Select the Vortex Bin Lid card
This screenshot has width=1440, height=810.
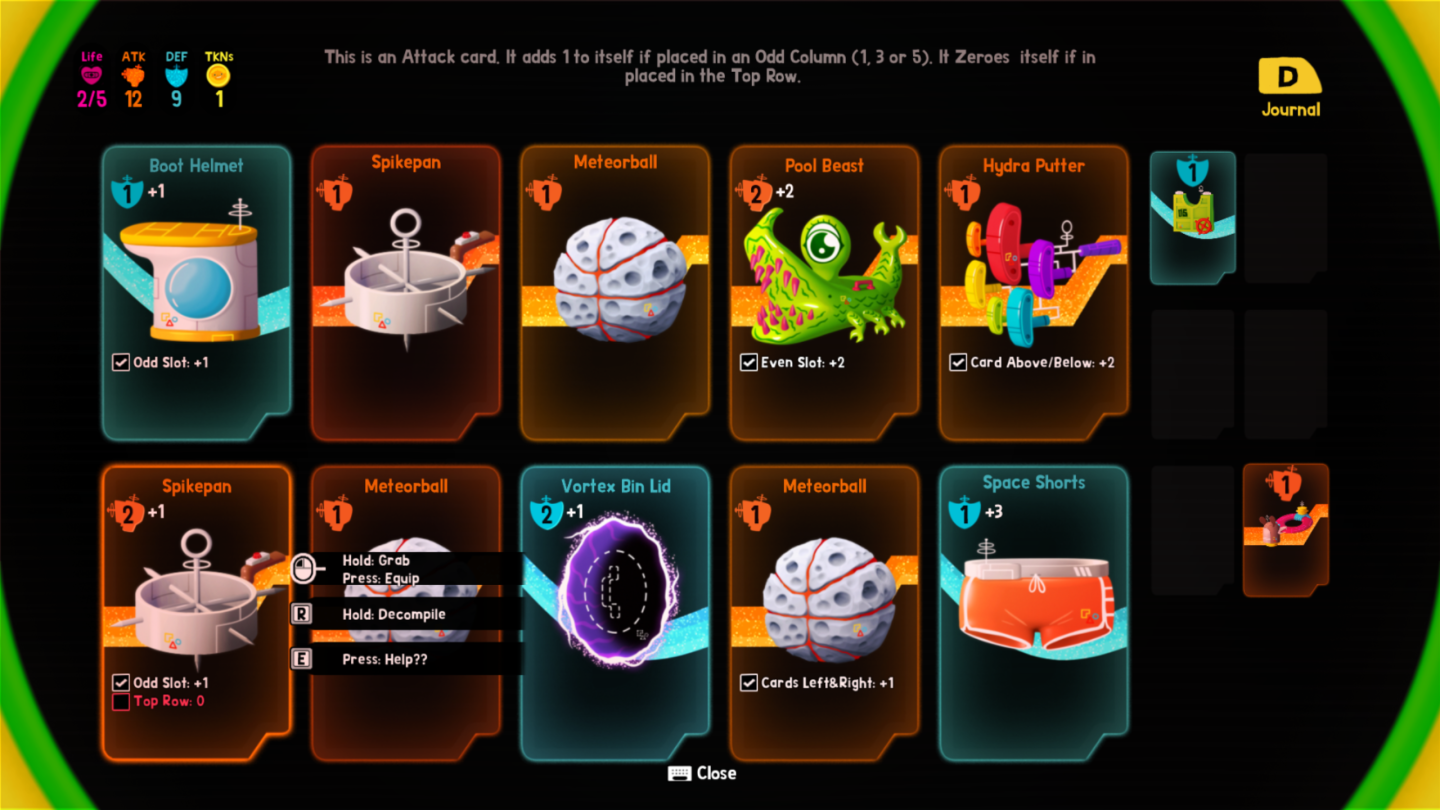(615, 612)
